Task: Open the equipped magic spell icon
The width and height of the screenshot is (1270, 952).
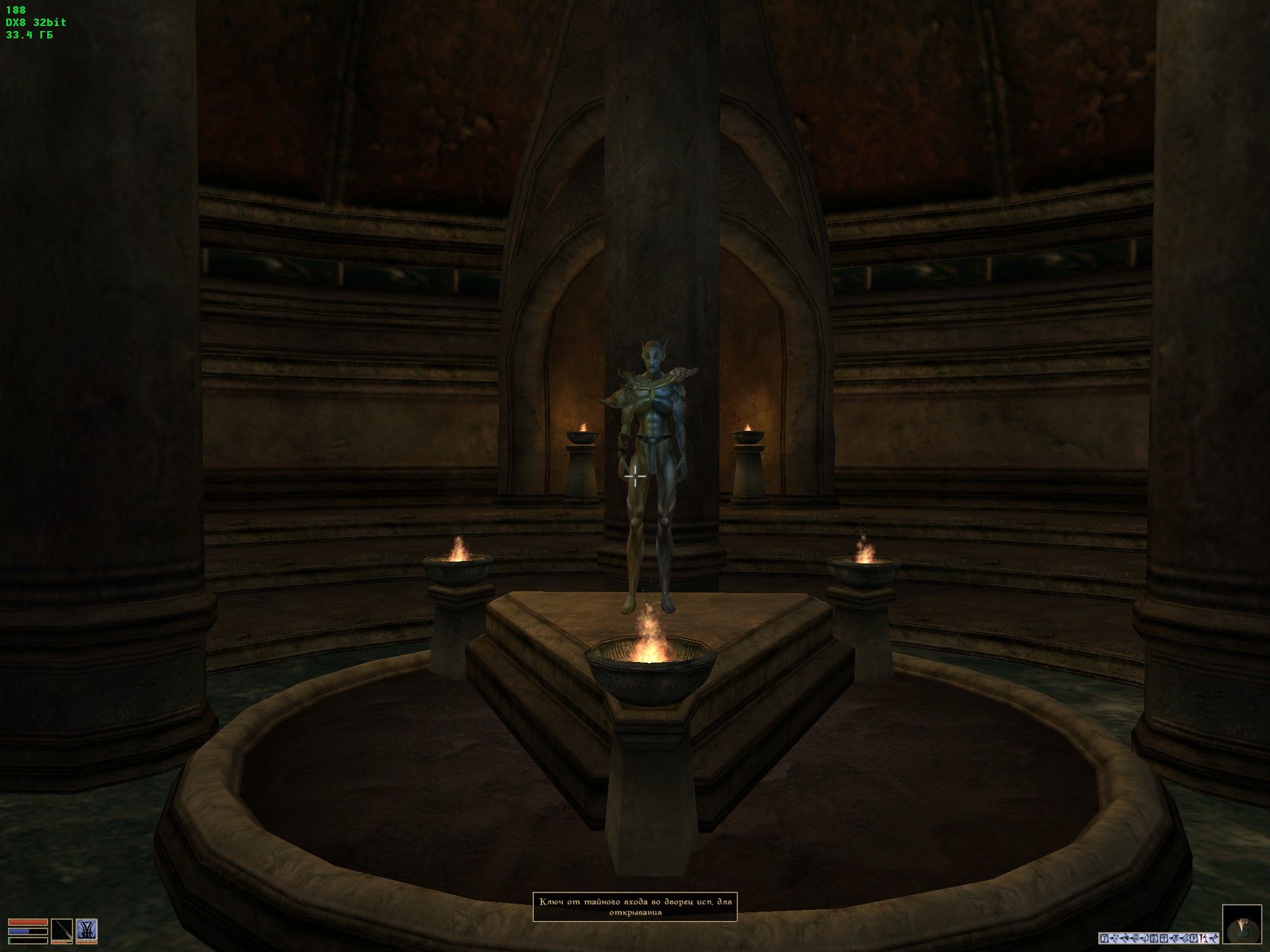Action: point(87,930)
